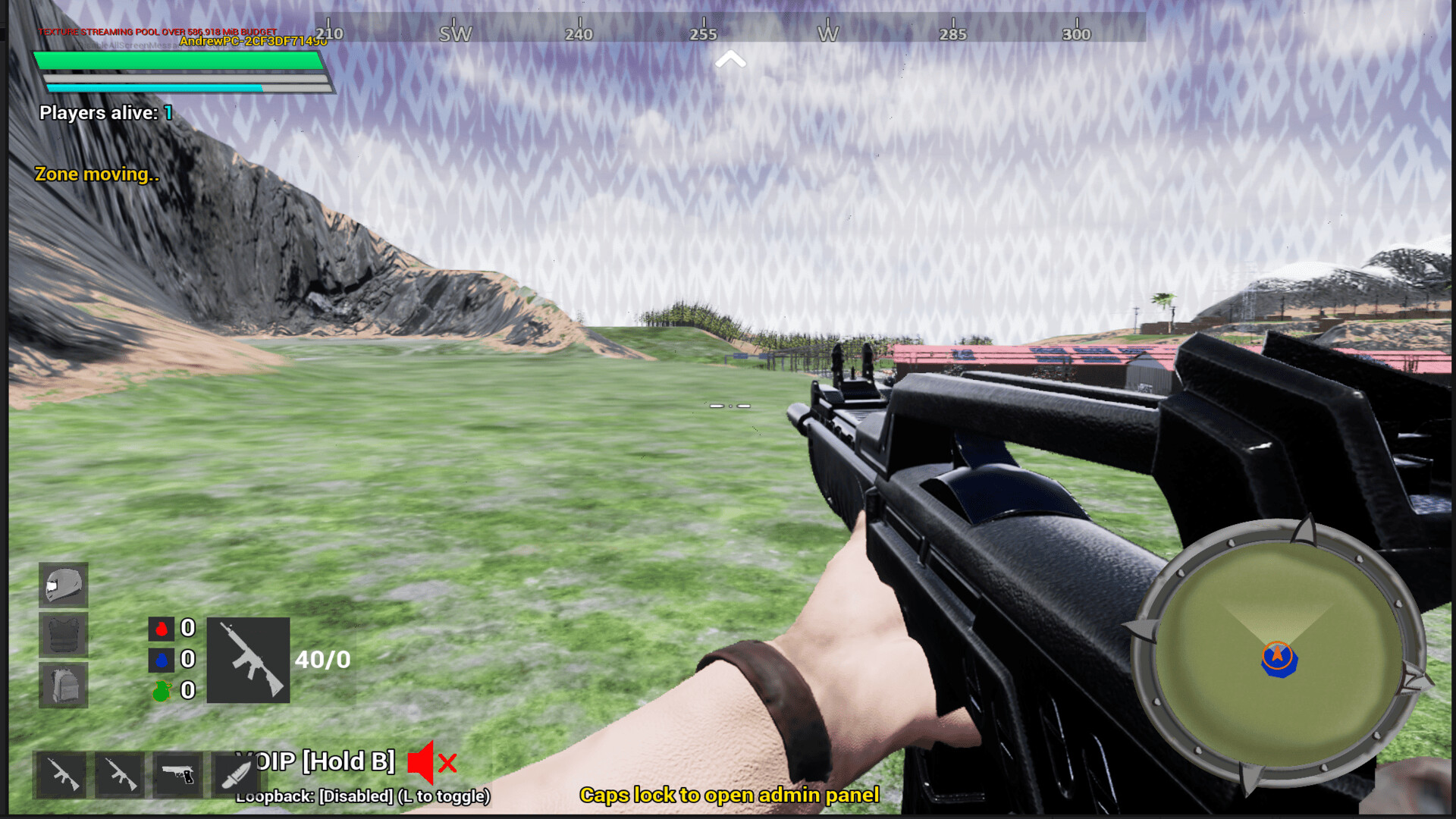Image resolution: width=1456 pixels, height=819 pixels.
Task: Click the Caps lock admin panel prompt
Action: pos(730,795)
